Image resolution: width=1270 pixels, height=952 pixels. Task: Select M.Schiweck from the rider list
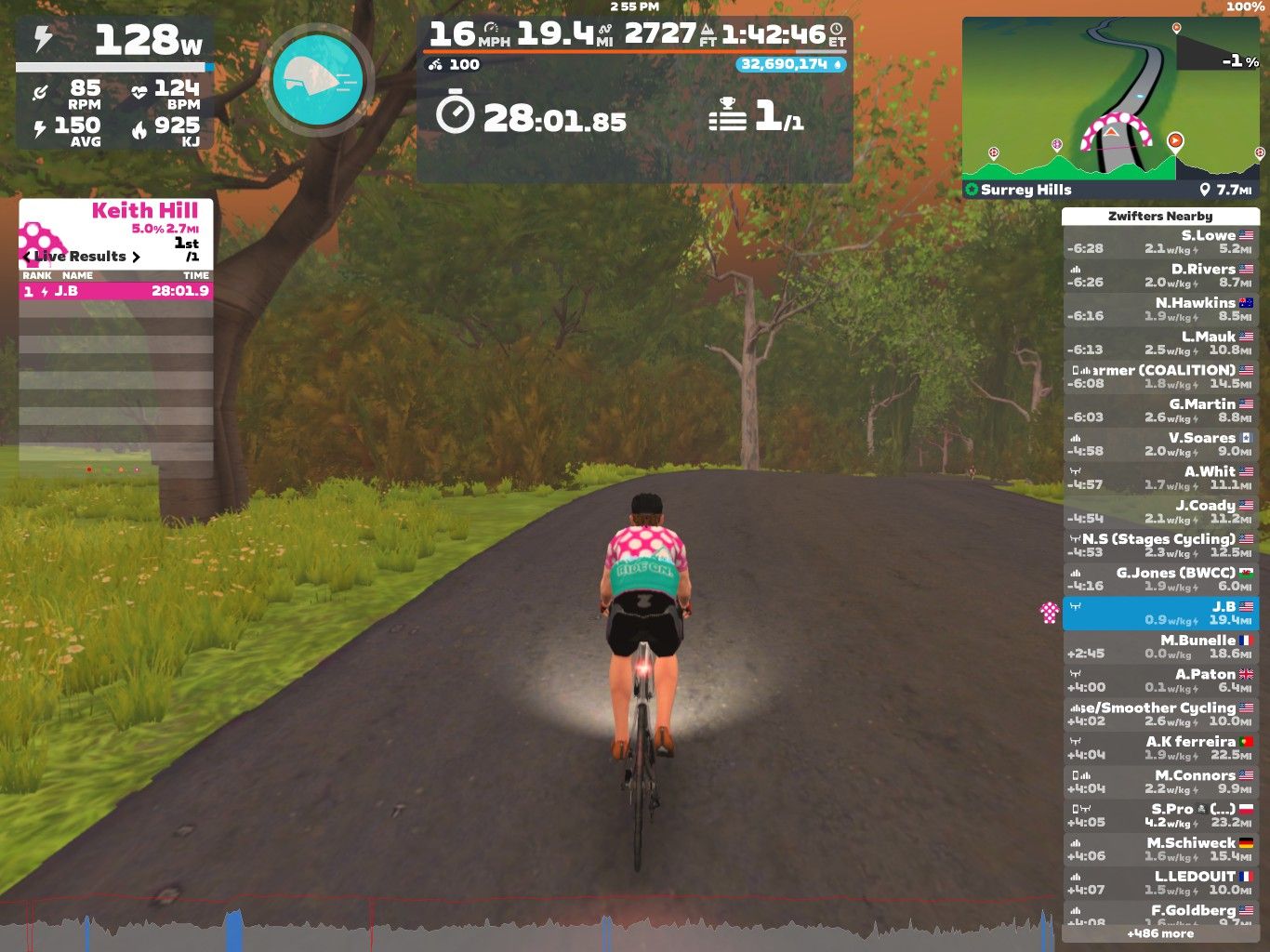[x=1159, y=849]
